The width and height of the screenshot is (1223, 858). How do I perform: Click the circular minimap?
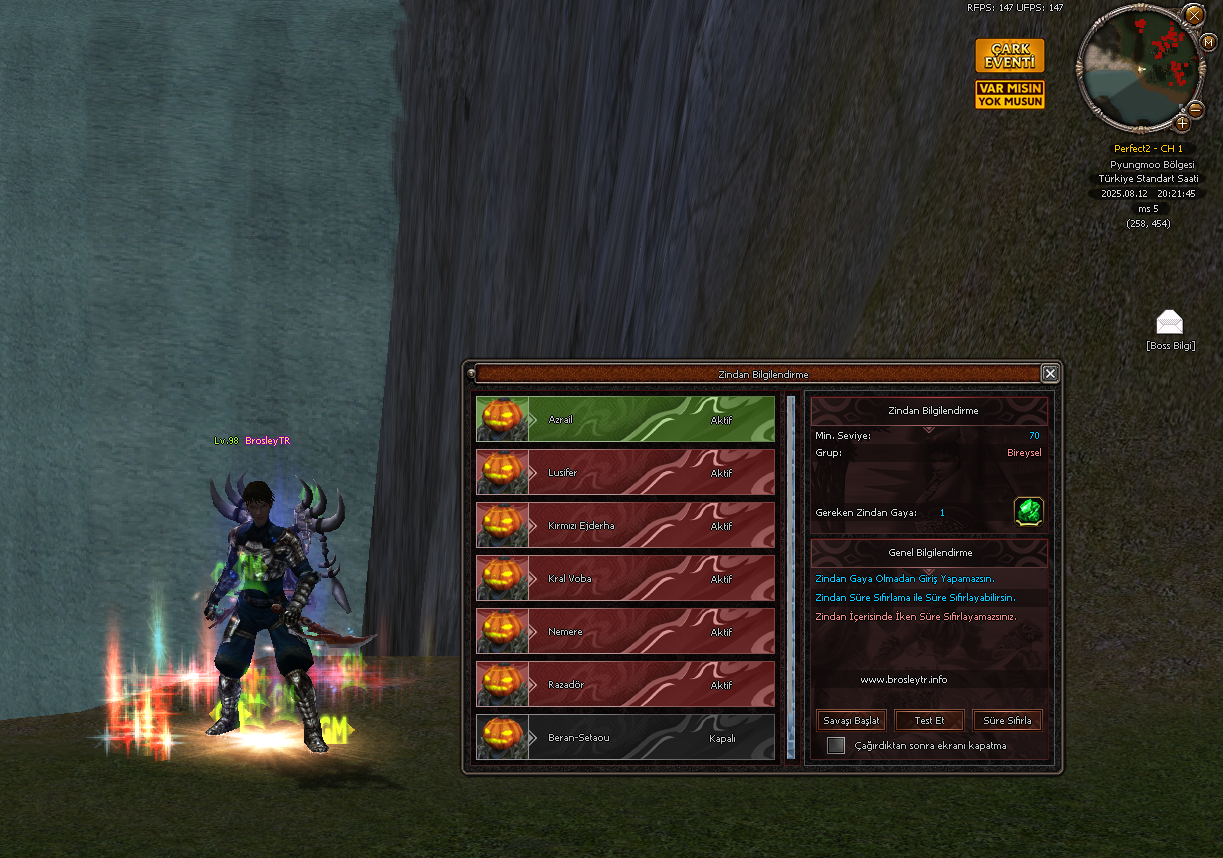point(1139,69)
